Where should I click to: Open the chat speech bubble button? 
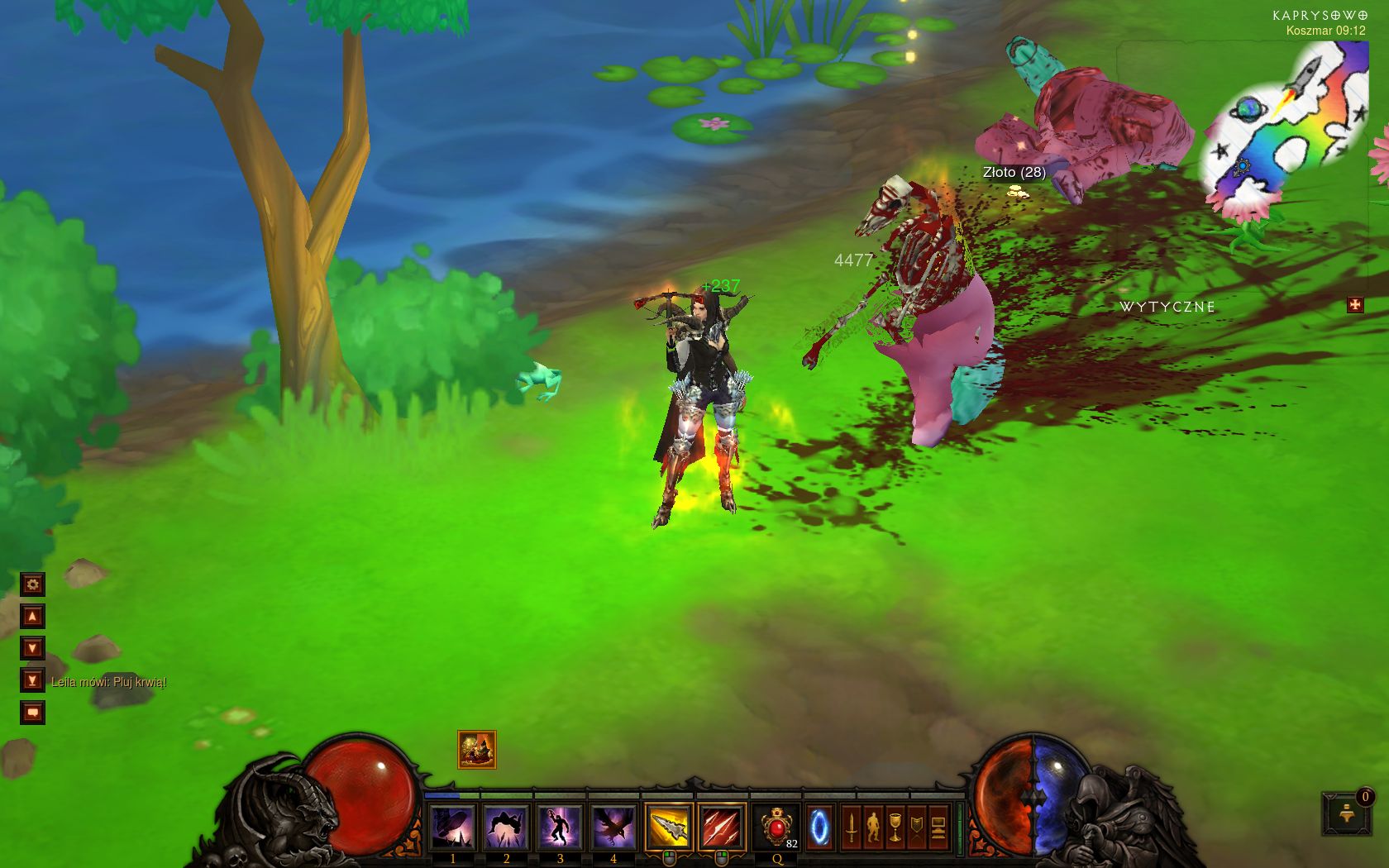[32, 712]
